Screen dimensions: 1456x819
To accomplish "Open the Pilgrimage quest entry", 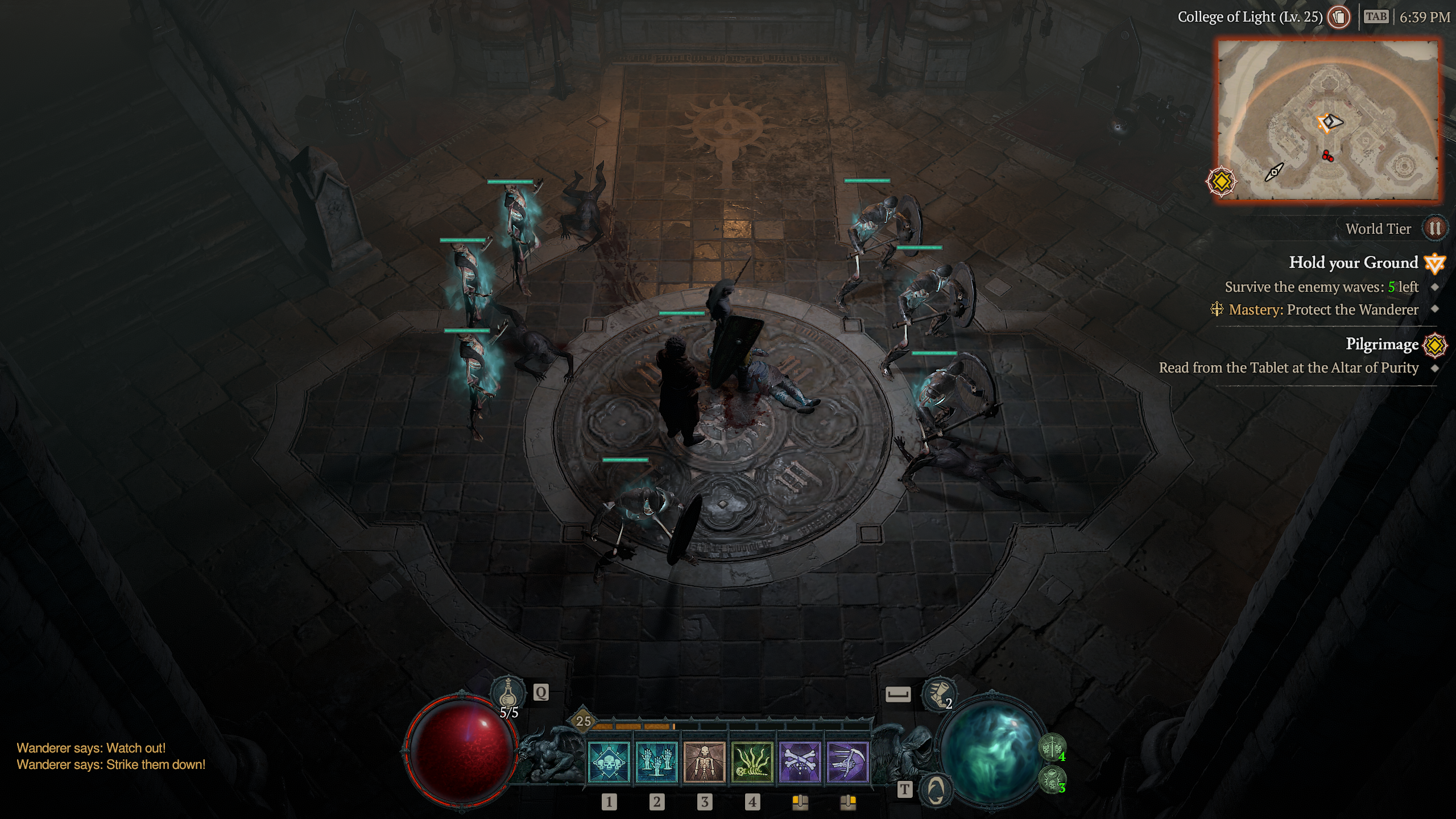I will tap(1381, 344).
